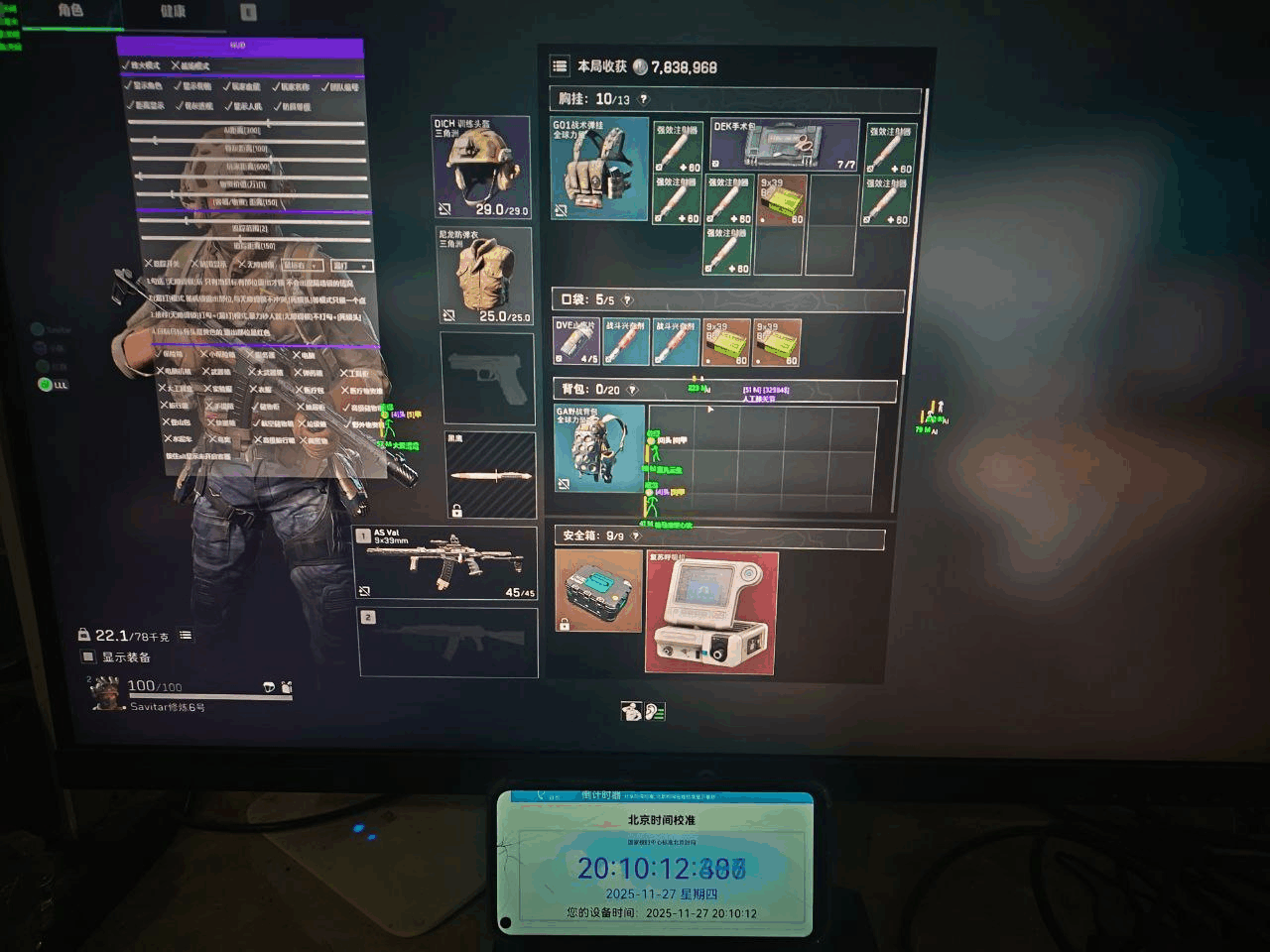The height and width of the screenshot is (952, 1270).
Task: Select the AS Val primary weapon slot
Action: pos(446,561)
